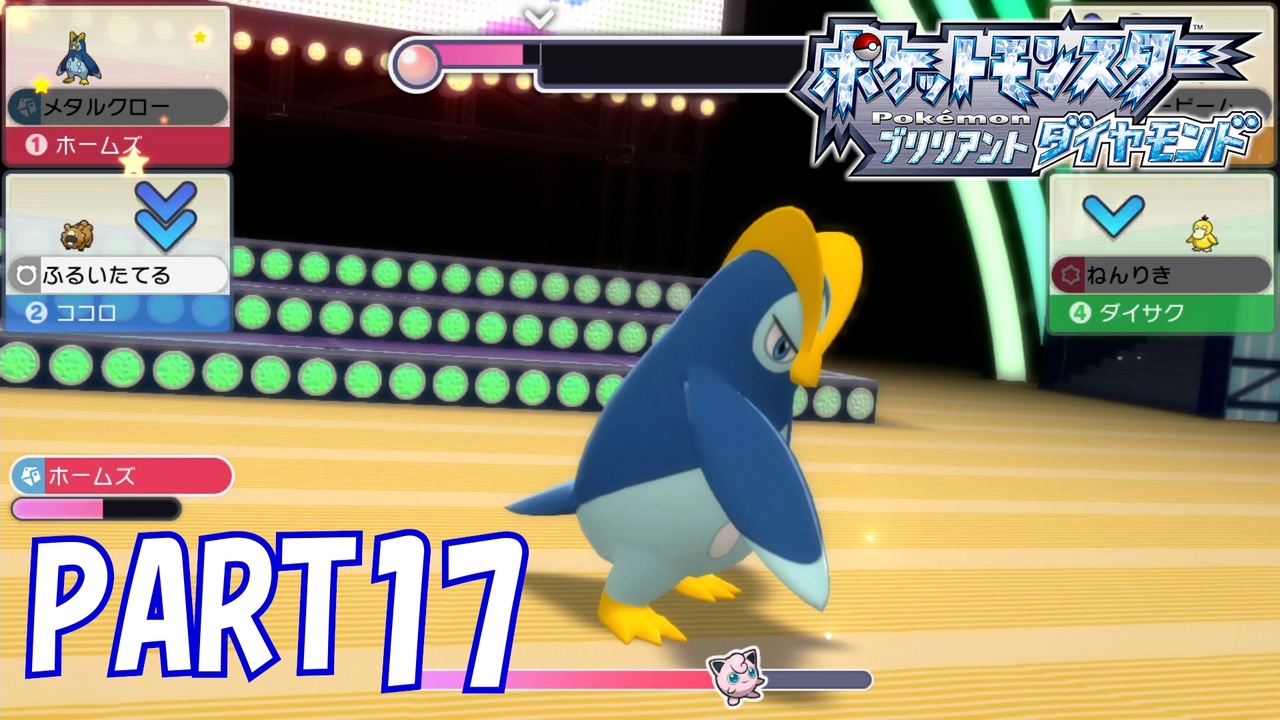
Task: Click the pink HP gauge at top center
Action: (480, 57)
